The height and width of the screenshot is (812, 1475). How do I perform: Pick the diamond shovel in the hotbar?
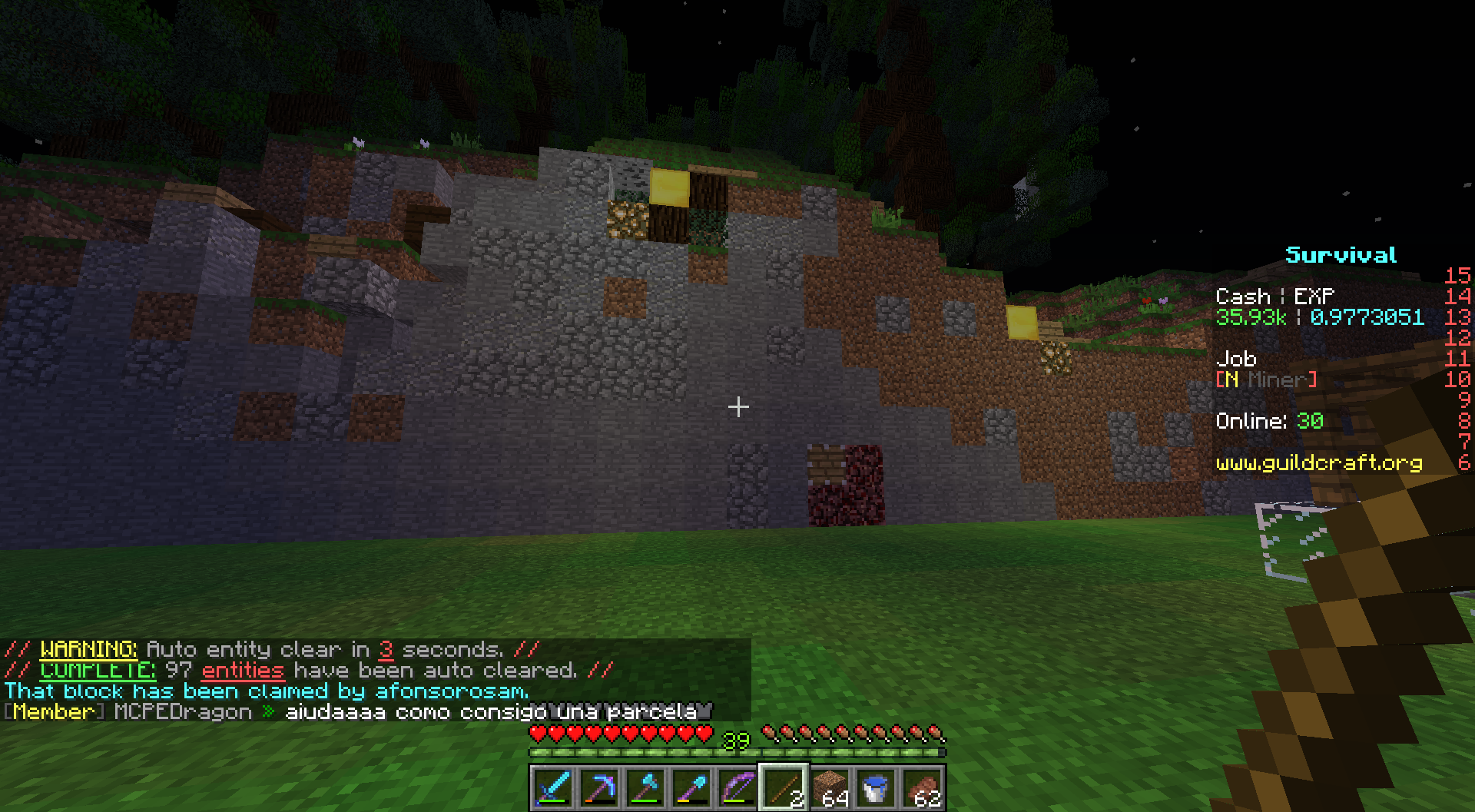[691, 788]
